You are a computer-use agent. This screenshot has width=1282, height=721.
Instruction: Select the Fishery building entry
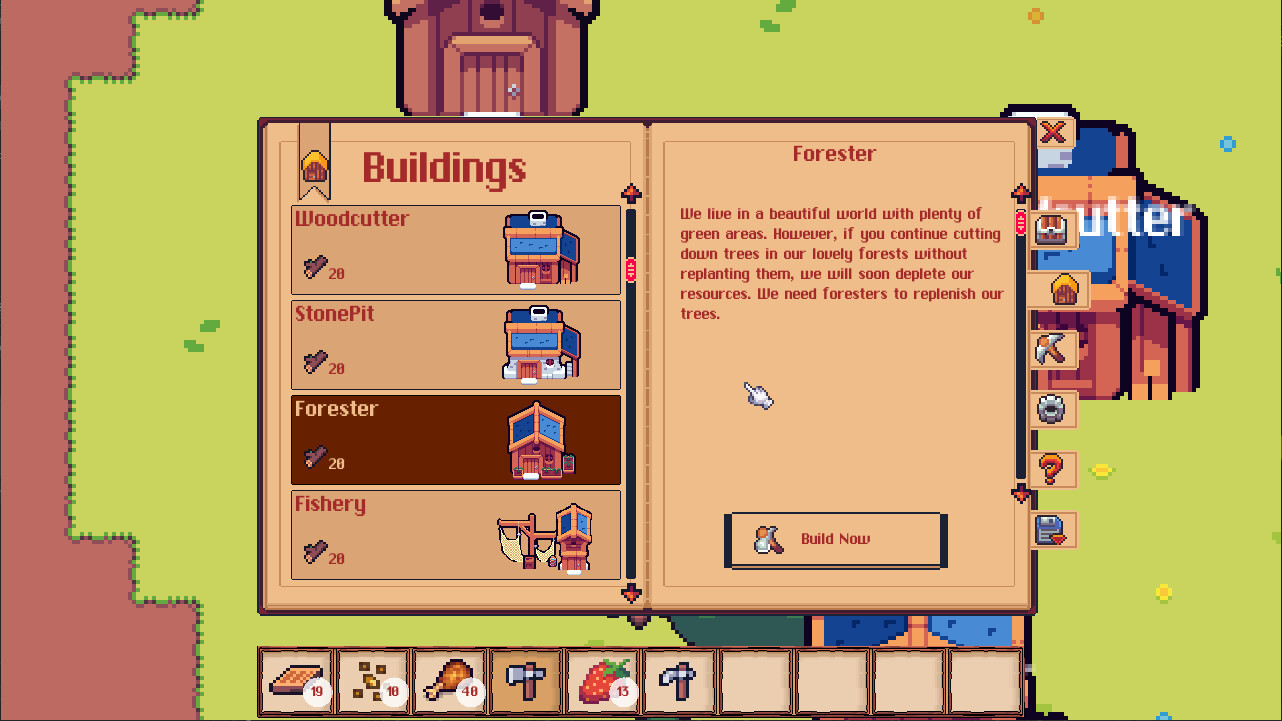[x=455, y=535]
